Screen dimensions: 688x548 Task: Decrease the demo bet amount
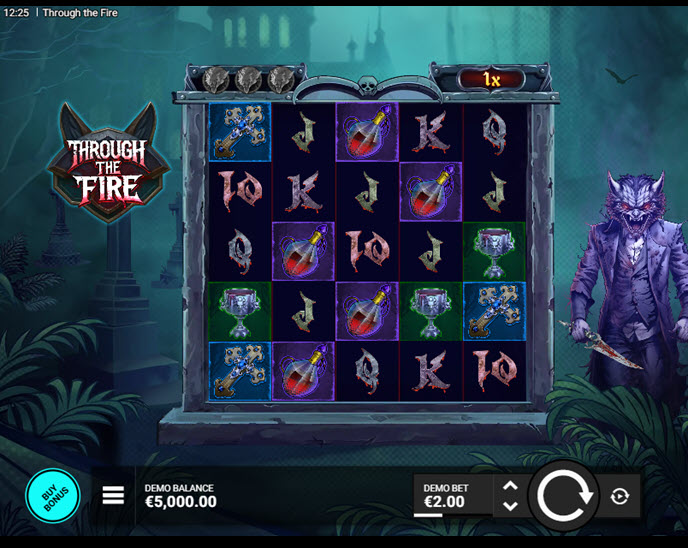(510, 506)
